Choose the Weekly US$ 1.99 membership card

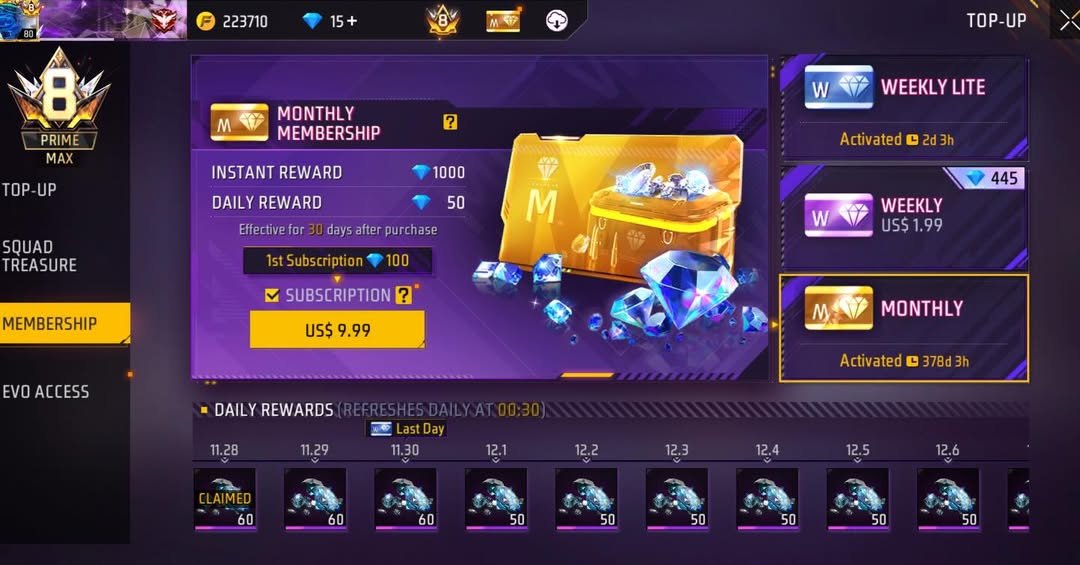(903, 217)
